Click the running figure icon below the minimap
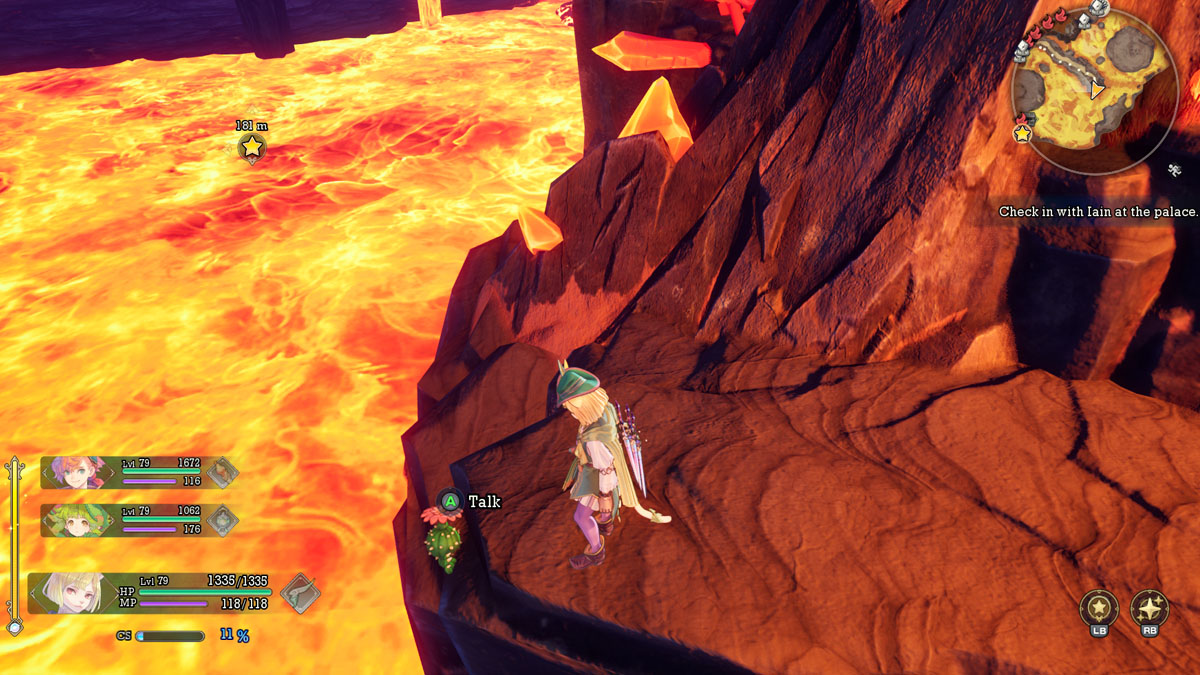Viewport: 1200px width, 675px height. click(x=1176, y=170)
